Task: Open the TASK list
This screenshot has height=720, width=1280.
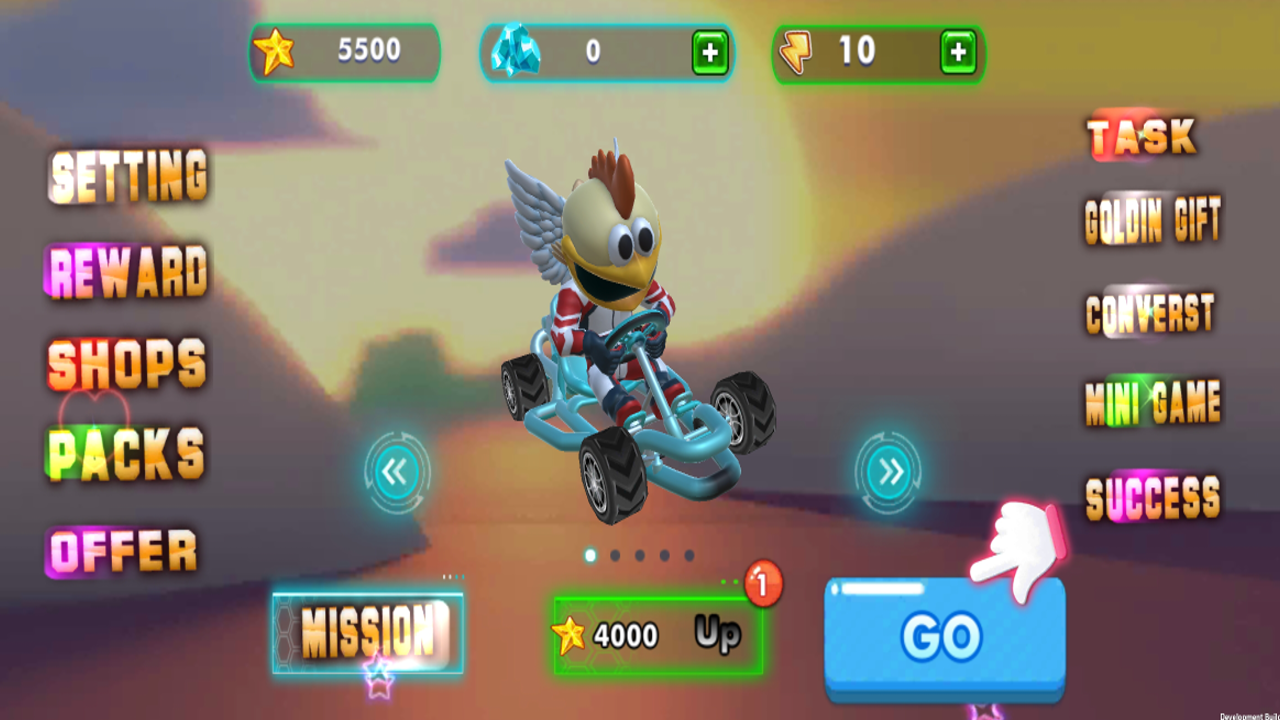Action: click(x=1142, y=137)
